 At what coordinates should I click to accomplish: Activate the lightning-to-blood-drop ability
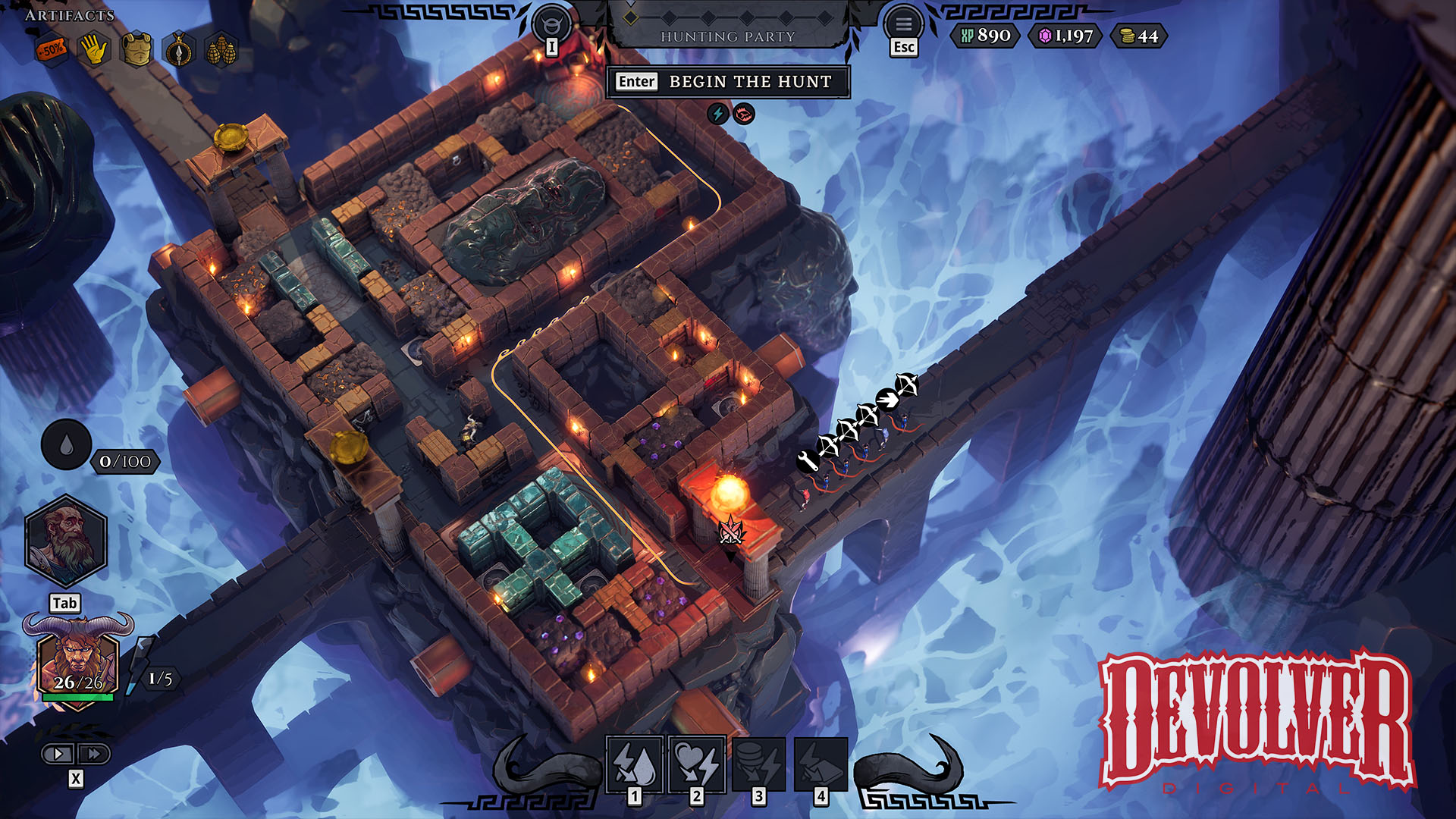[635, 764]
